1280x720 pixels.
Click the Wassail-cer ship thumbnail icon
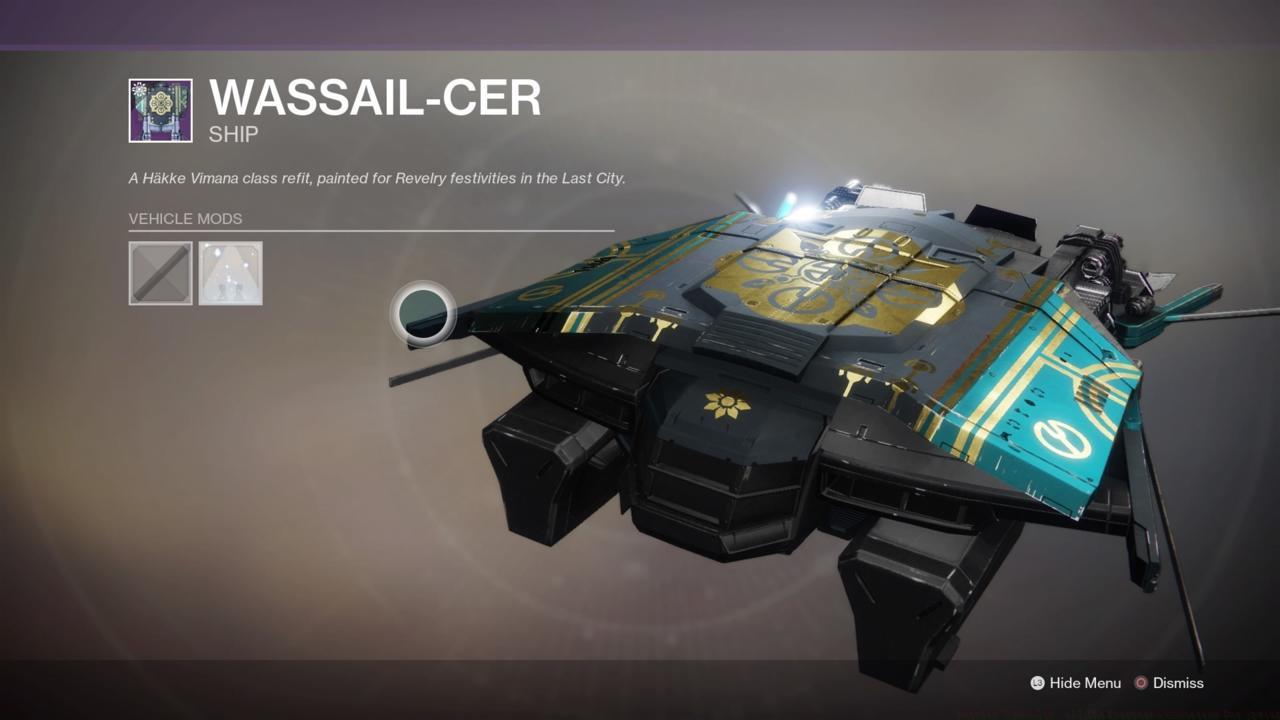[x=160, y=103]
